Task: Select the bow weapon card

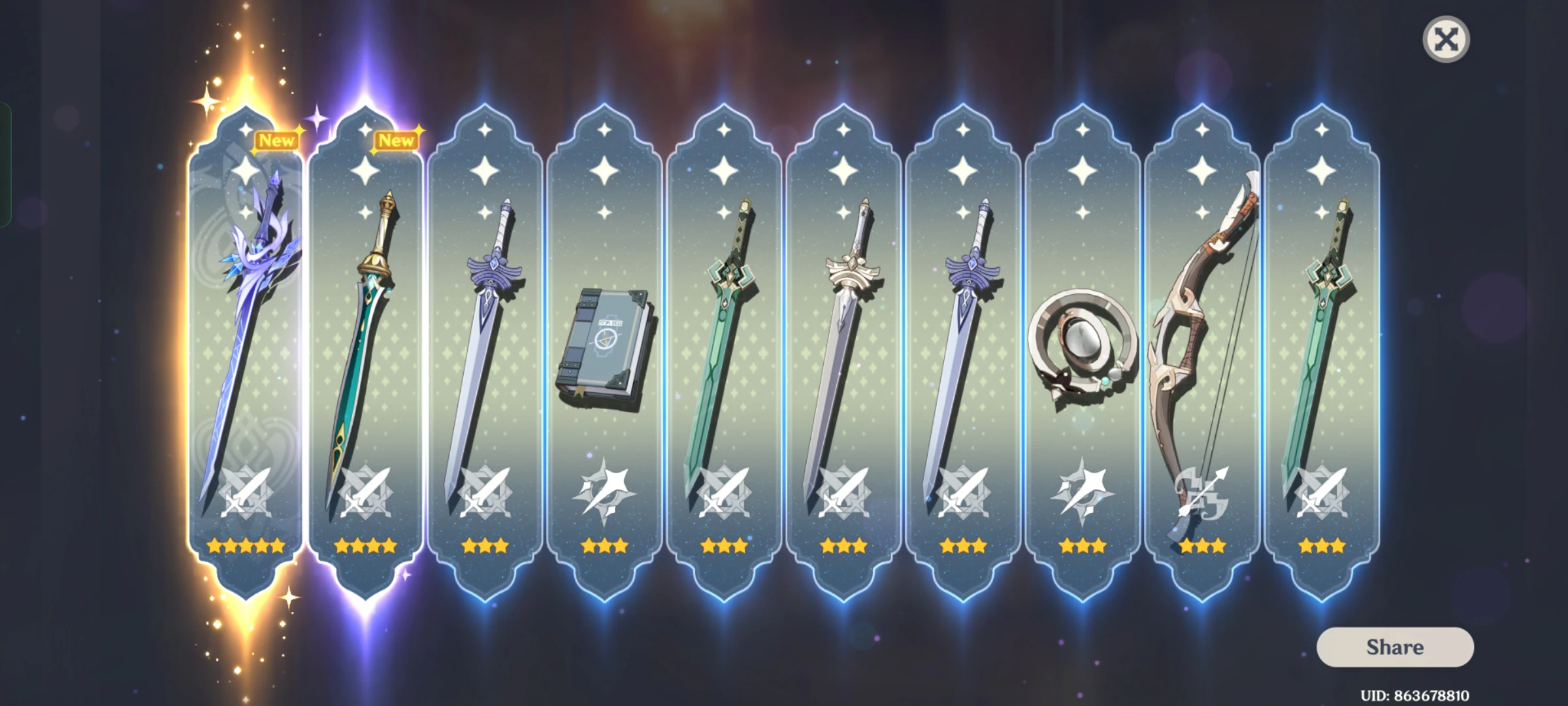Action: [x=1205, y=327]
